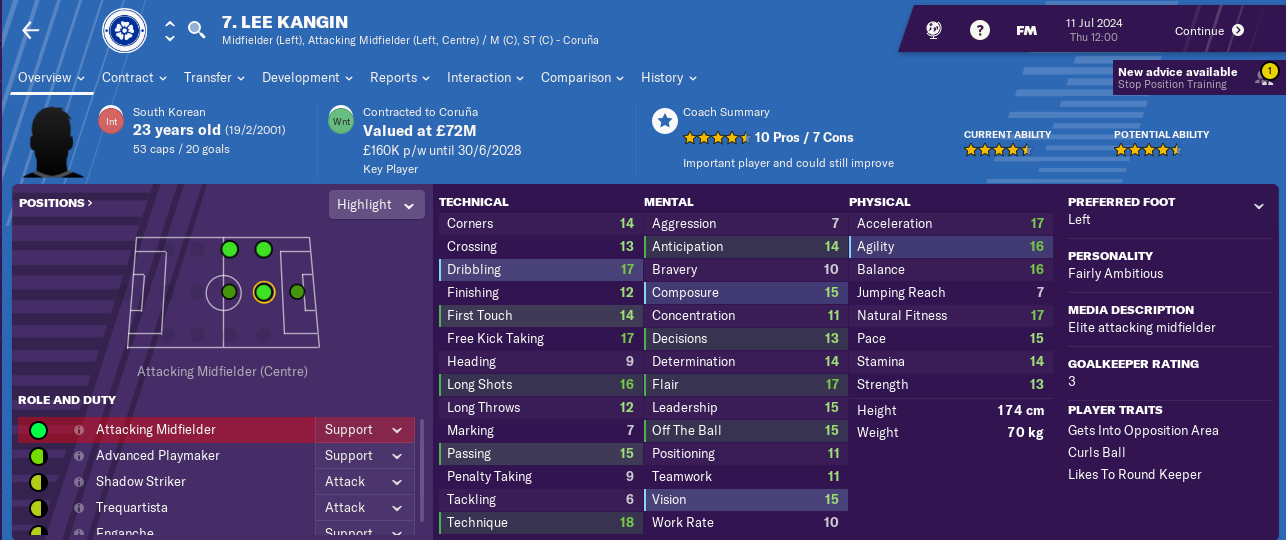Screen dimensions: 1286x540
Task: Expand the Preferred Foot panel arrow
Action: [1258, 206]
